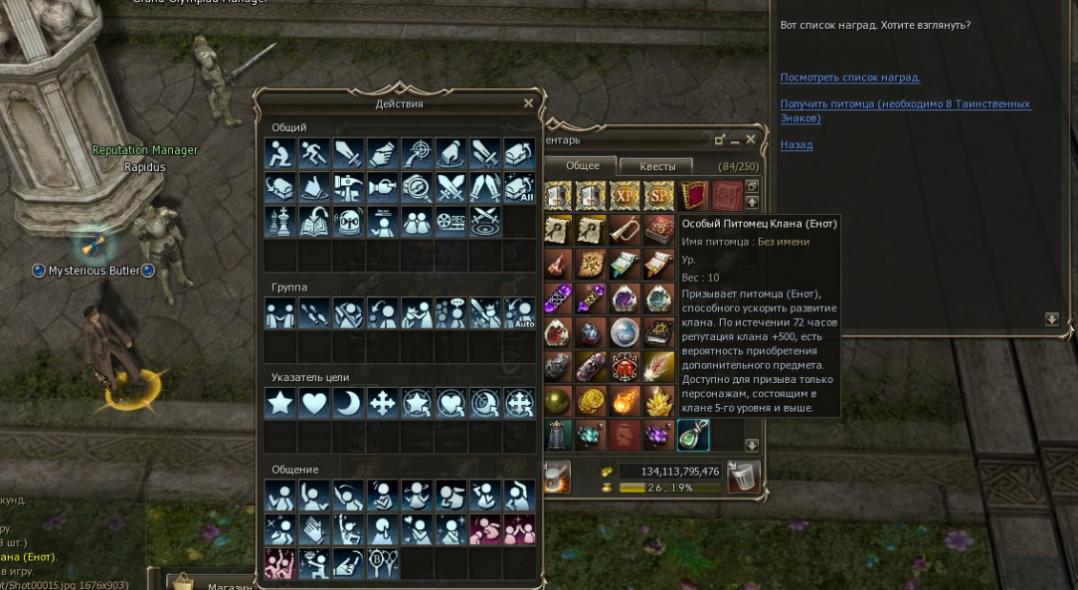Go back via the Назад link

point(796,145)
